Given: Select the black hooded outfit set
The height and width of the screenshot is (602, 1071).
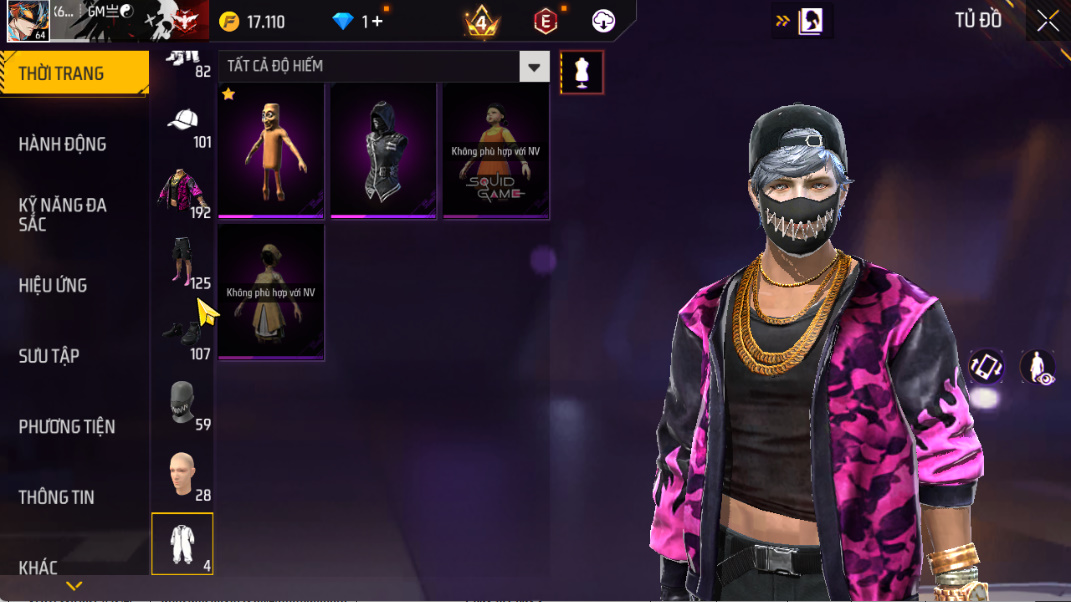Looking at the screenshot, I should pos(383,150).
